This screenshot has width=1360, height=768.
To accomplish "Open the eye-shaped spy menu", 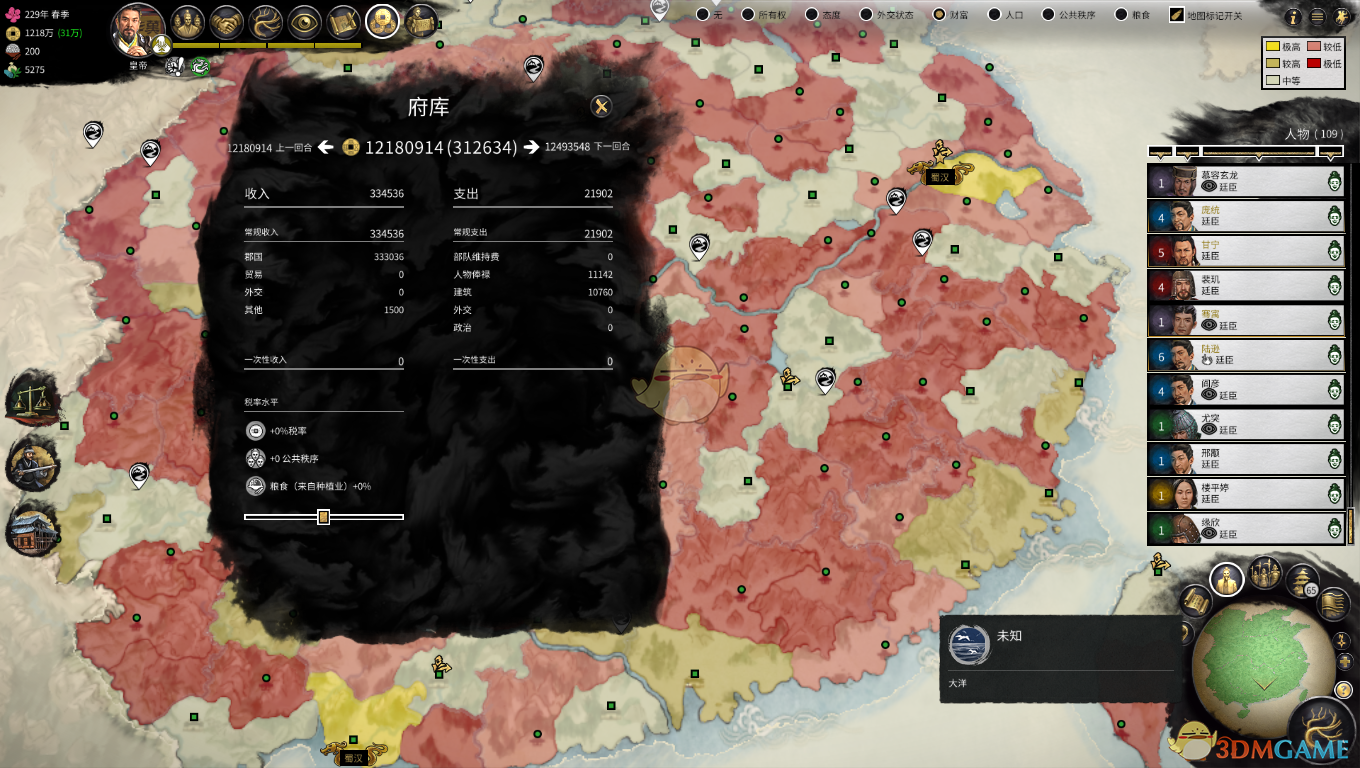I will pos(305,22).
